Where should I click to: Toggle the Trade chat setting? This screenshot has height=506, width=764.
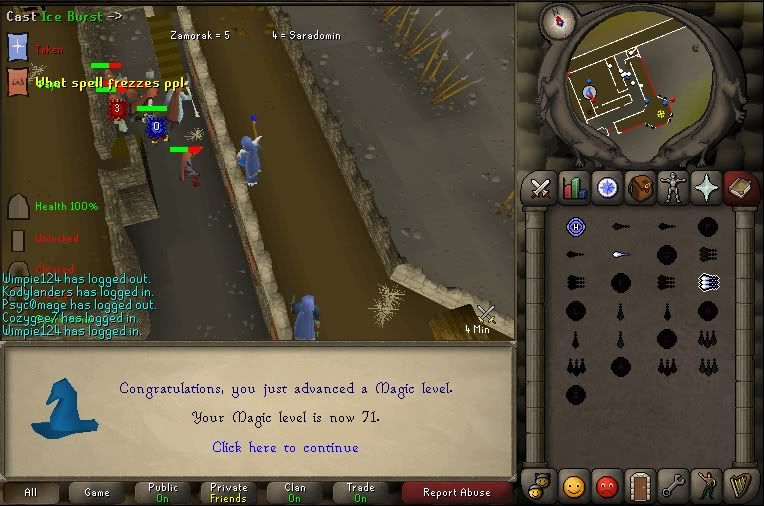pyautogui.click(x=360, y=492)
